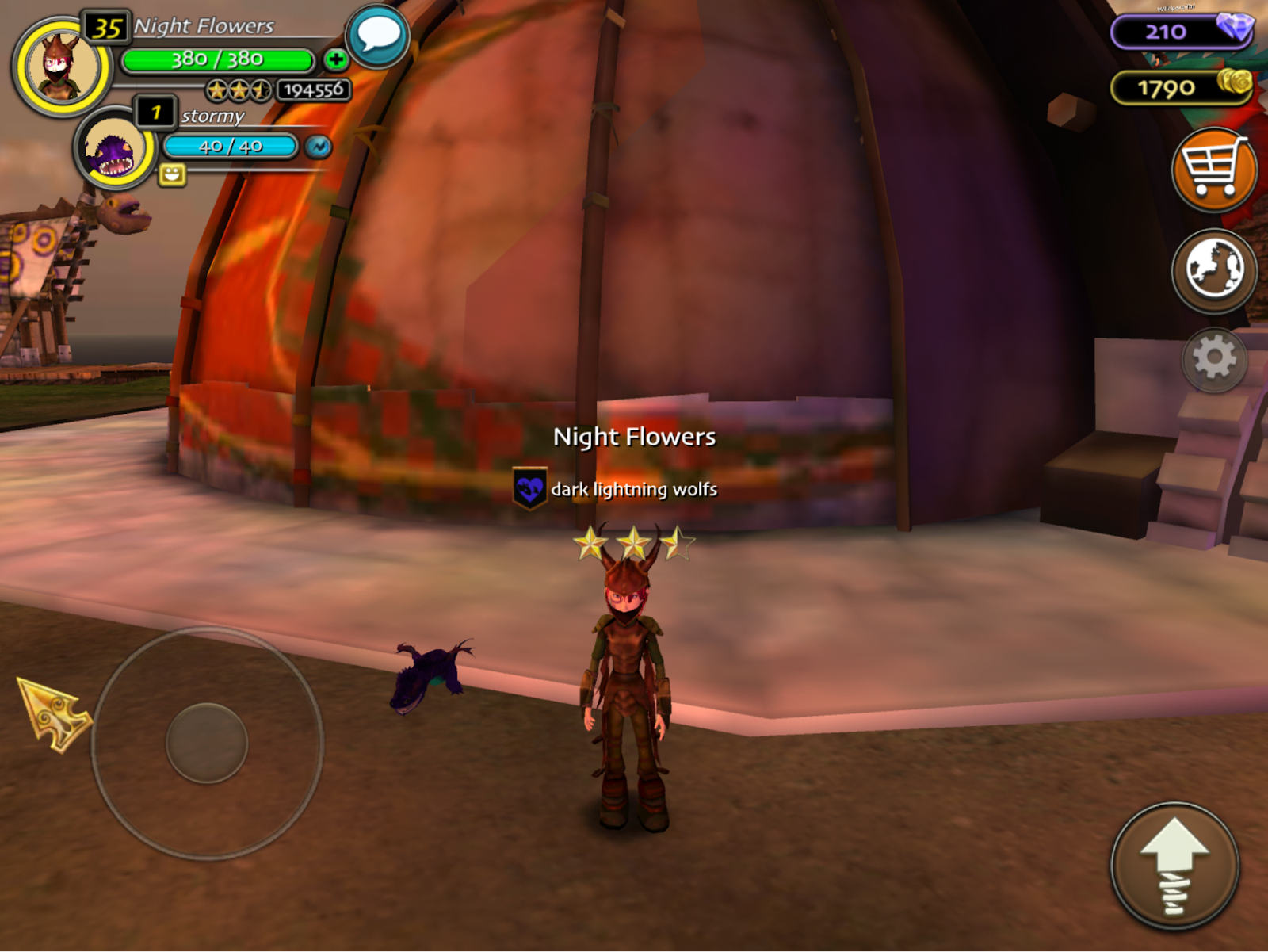This screenshot has width=1268, height=952.
Task: Open the world map globe
Action: [1213, 270]
